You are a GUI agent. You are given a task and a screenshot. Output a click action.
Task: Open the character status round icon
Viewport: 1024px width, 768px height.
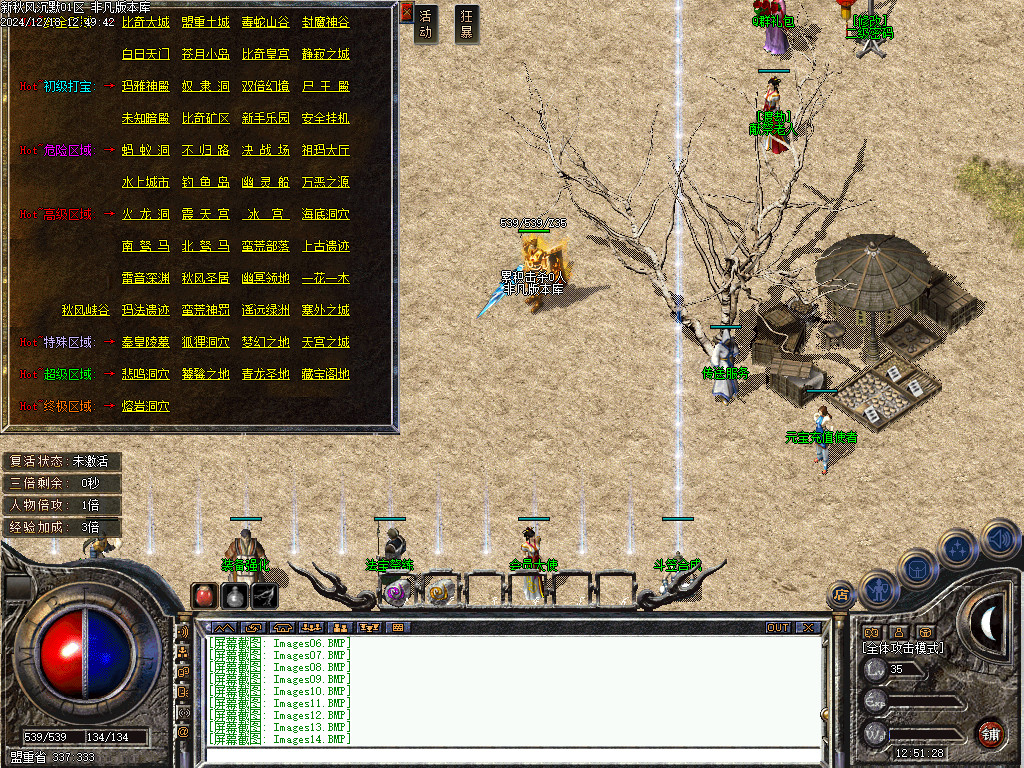click(876, 589)
